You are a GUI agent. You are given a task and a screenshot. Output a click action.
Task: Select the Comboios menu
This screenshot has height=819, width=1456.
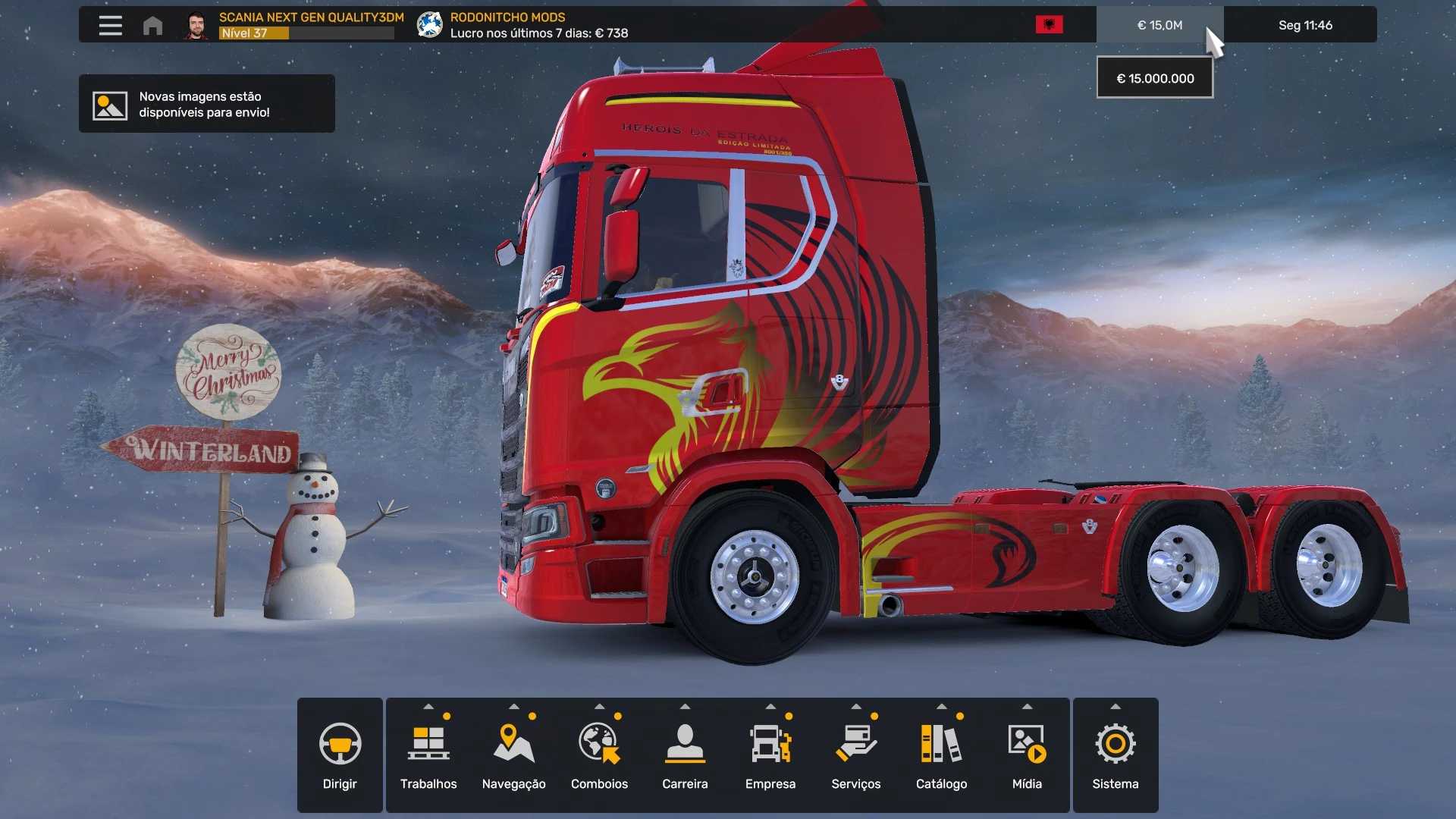[599, 755]
